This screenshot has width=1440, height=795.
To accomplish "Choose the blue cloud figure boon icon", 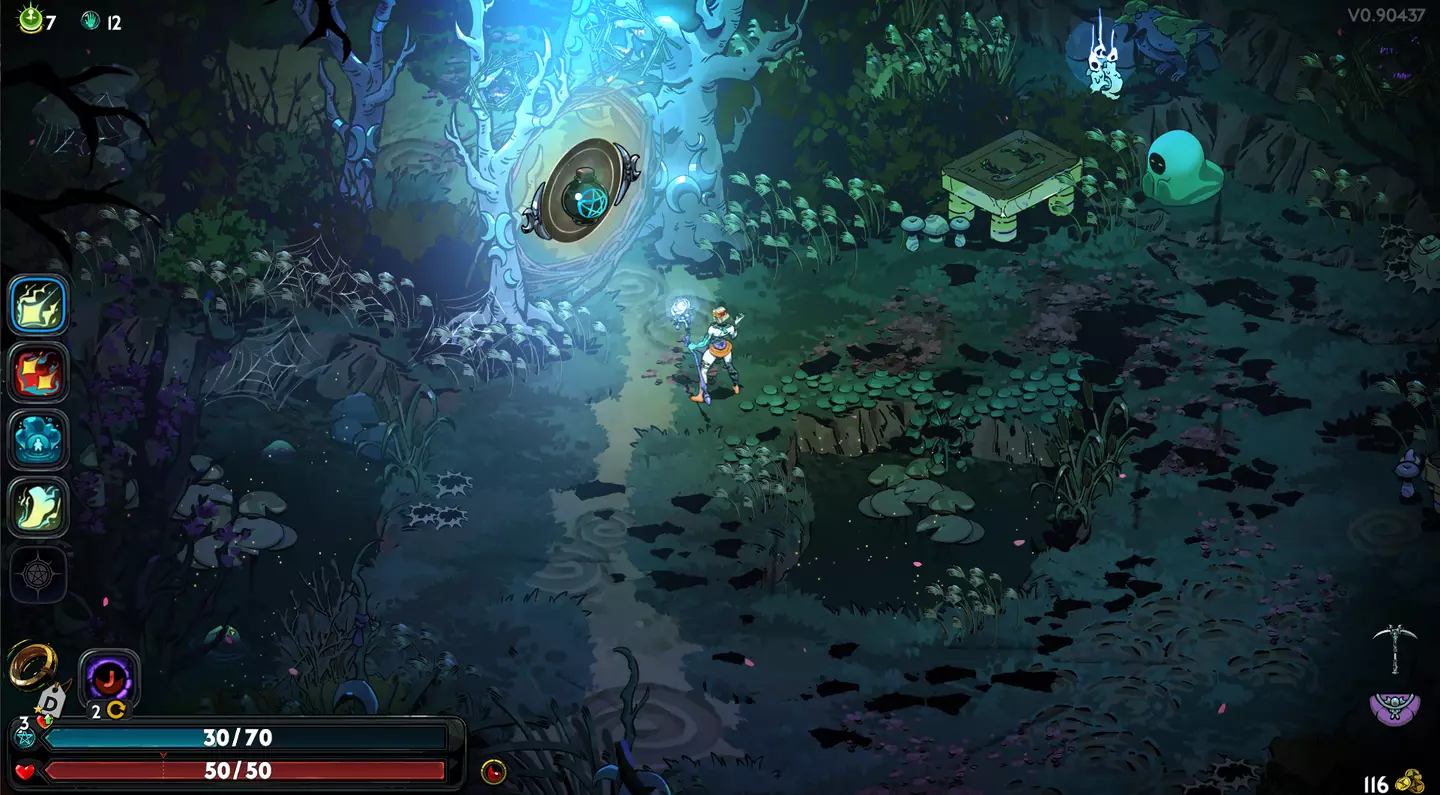I will coord(39,439).
